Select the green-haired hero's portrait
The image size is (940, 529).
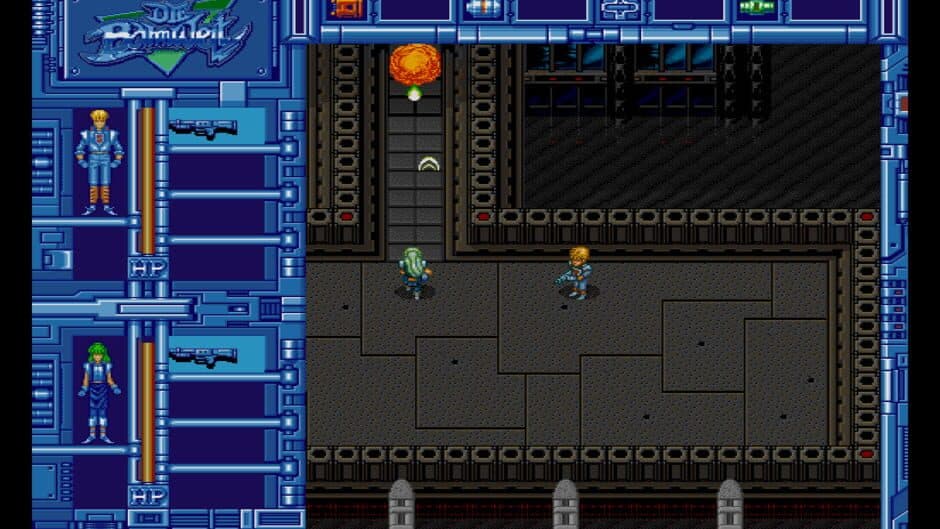click(99, 391)
